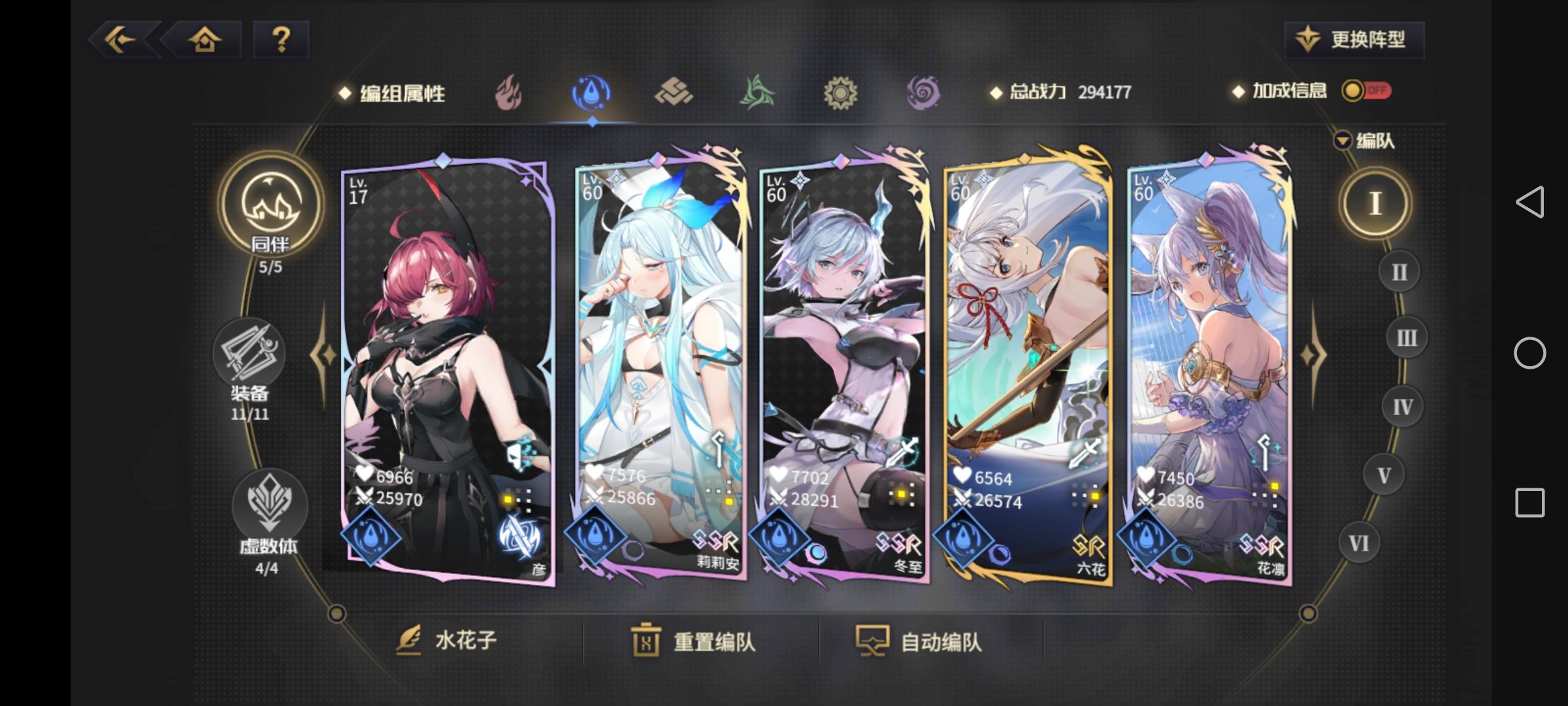Select team preset II
This screenshot has height=706, width=1568.
(x=1399, y=271)
